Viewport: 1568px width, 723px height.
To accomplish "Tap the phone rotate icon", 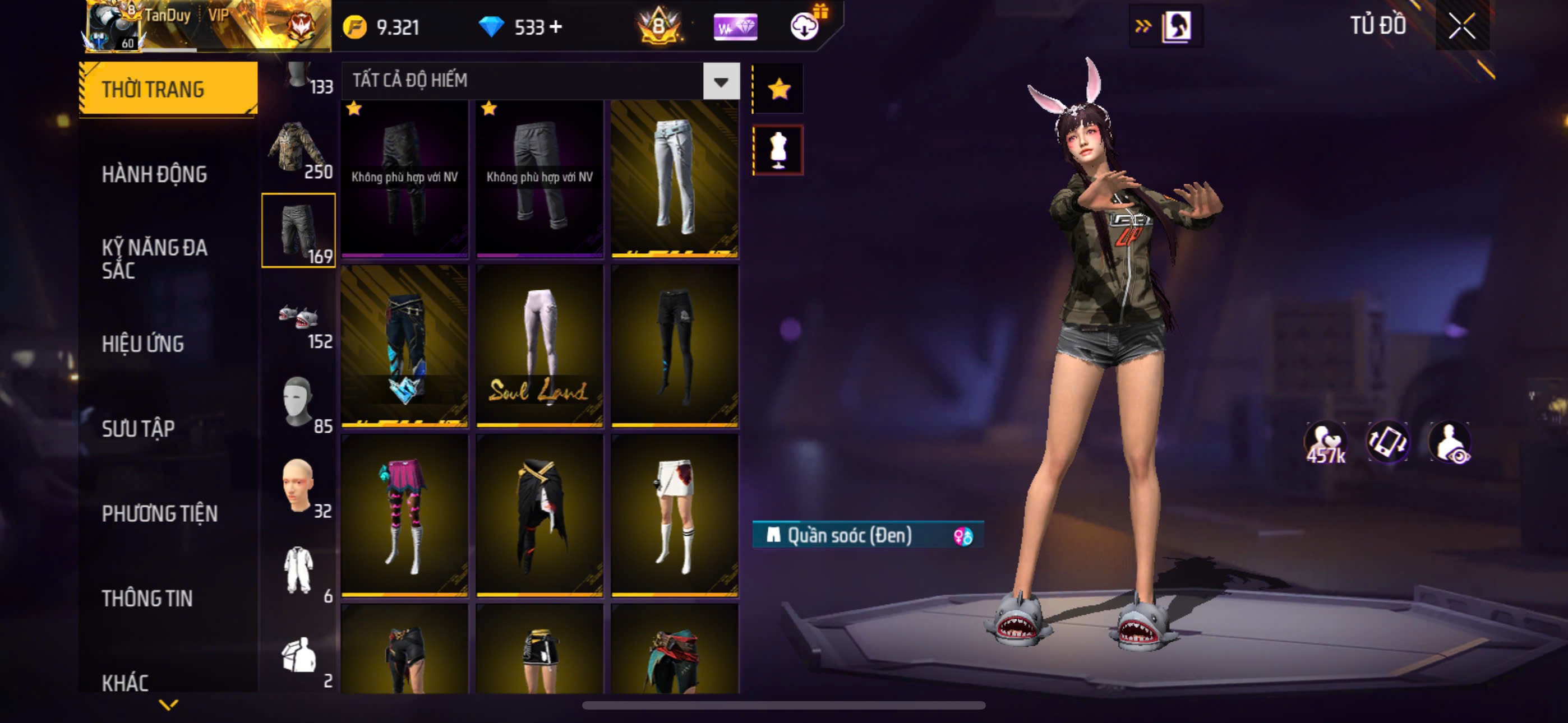I will click(1387, 442).
